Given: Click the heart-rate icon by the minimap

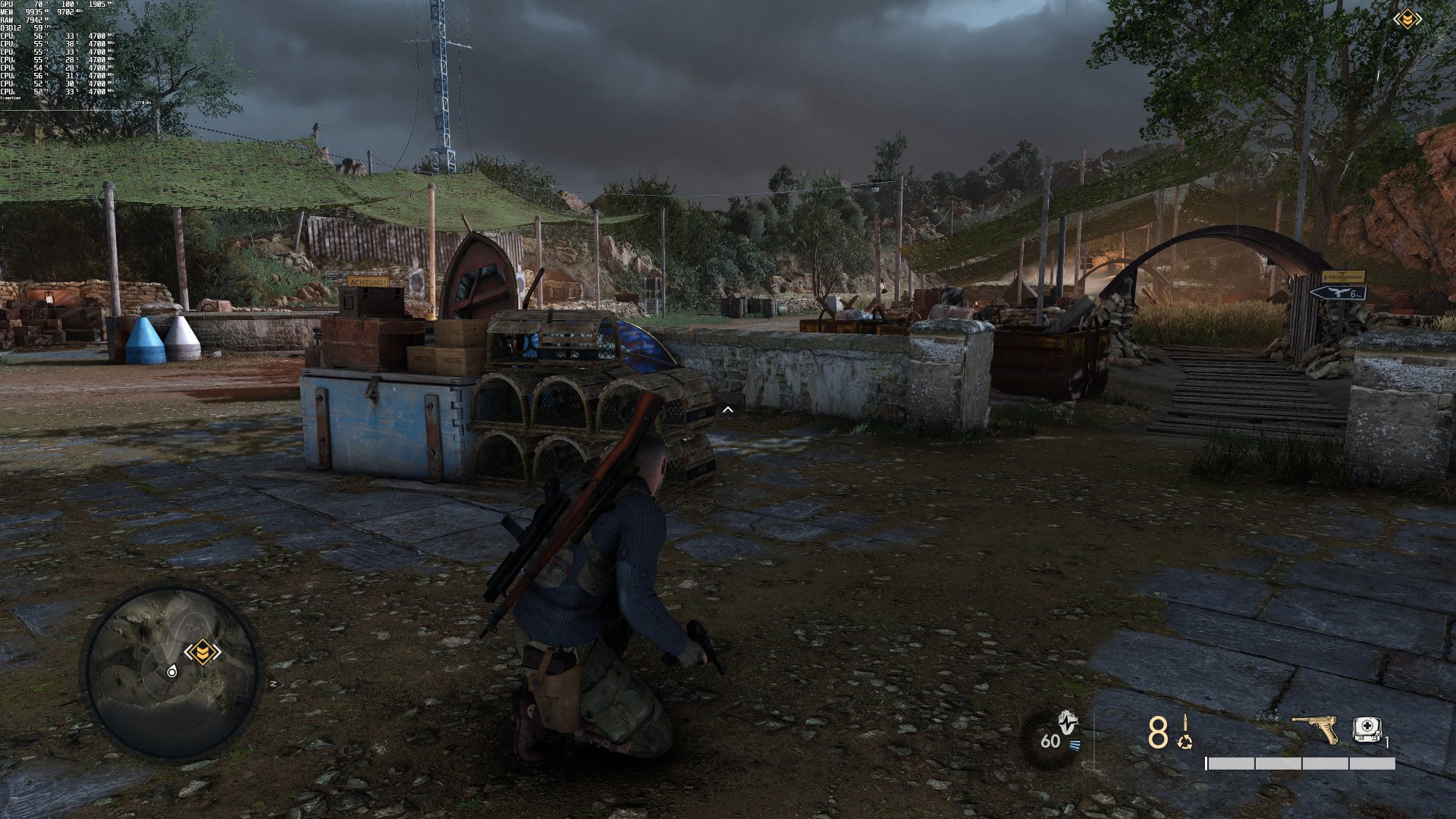Looking at the screenshot, I should [x=1067, y=722].
